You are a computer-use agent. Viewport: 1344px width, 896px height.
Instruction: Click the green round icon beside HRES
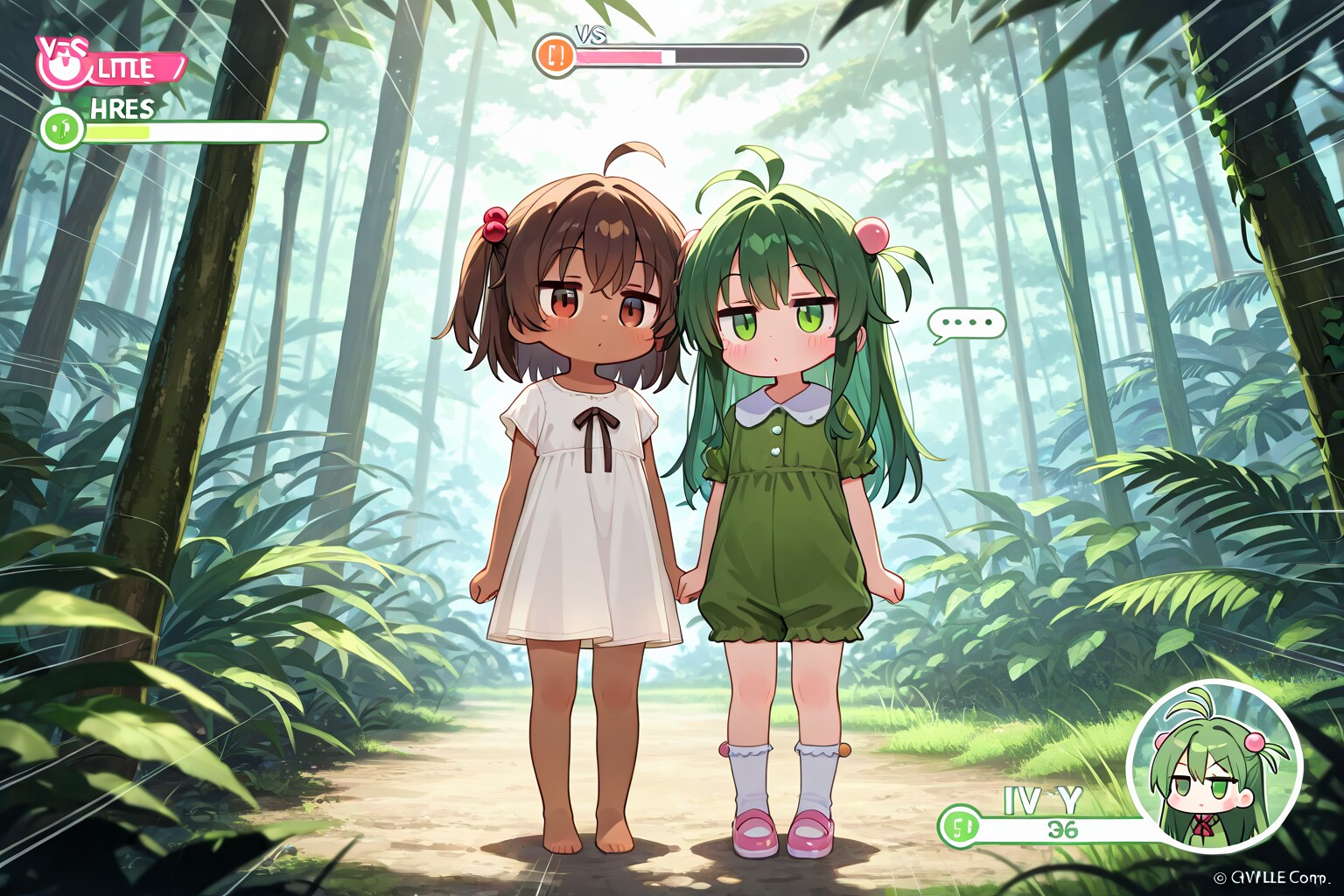pyautogui.click(x=61, y=129)
